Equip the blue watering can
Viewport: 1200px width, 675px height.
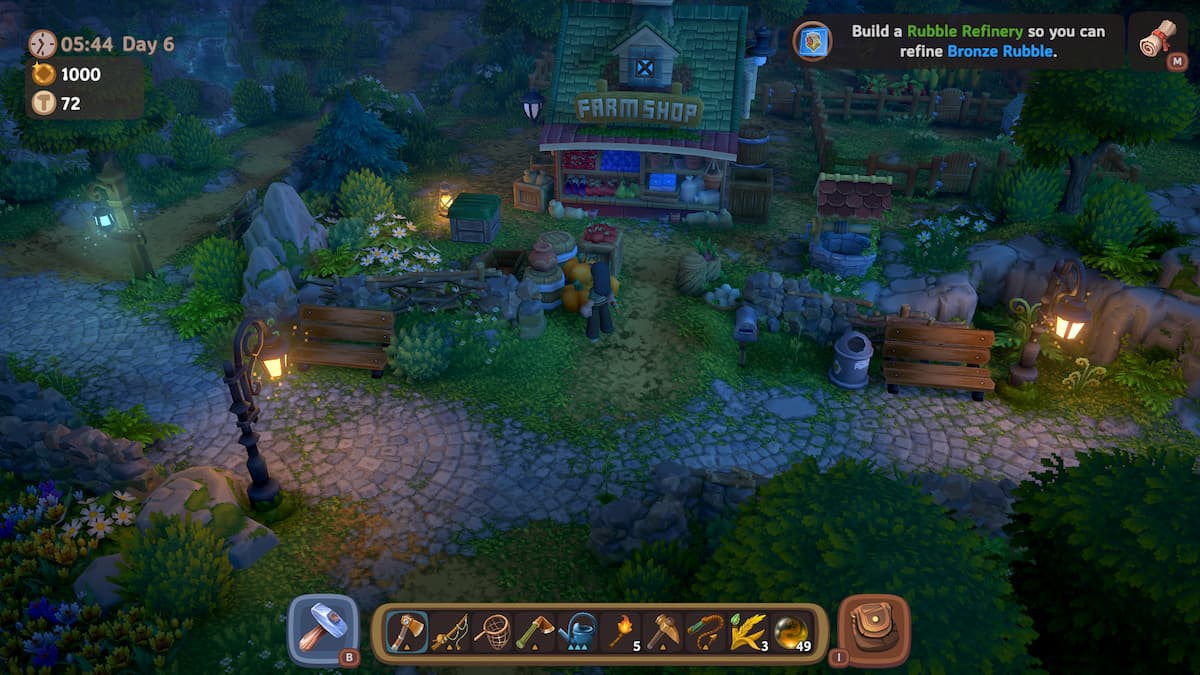pyautogui.click(x=579, y=632)
